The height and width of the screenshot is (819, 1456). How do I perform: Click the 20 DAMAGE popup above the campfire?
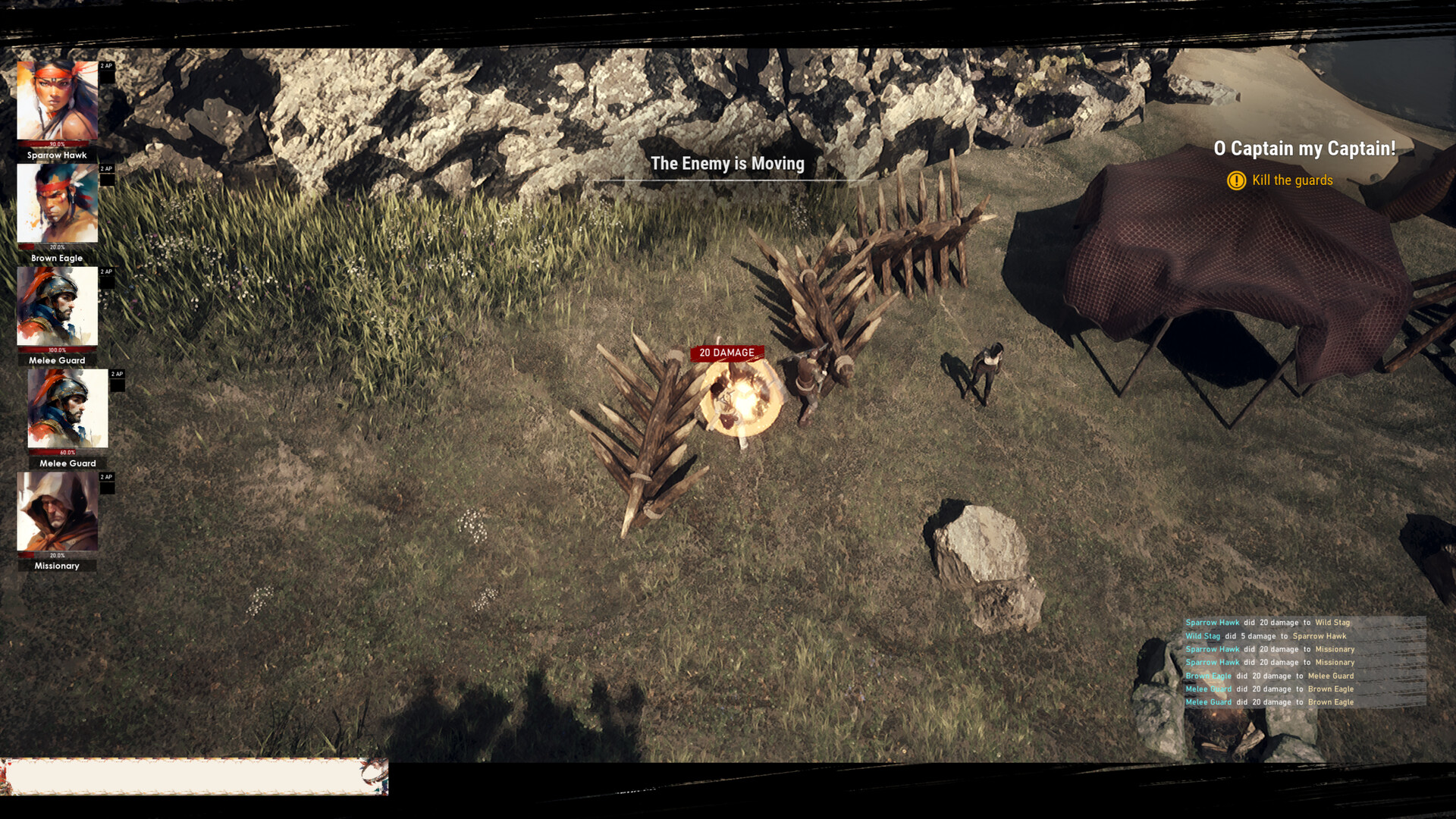[x=726, y=353]
